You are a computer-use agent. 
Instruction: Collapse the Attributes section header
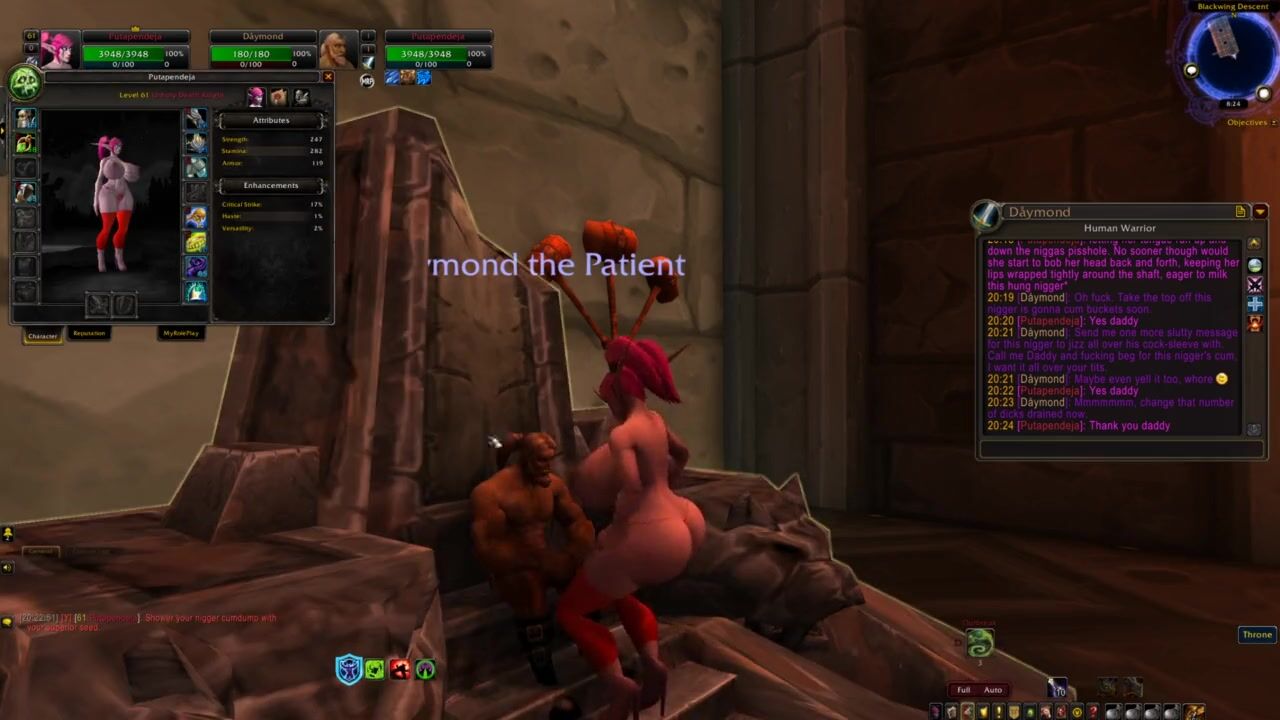pyautogui.click(x=270, y=120)
